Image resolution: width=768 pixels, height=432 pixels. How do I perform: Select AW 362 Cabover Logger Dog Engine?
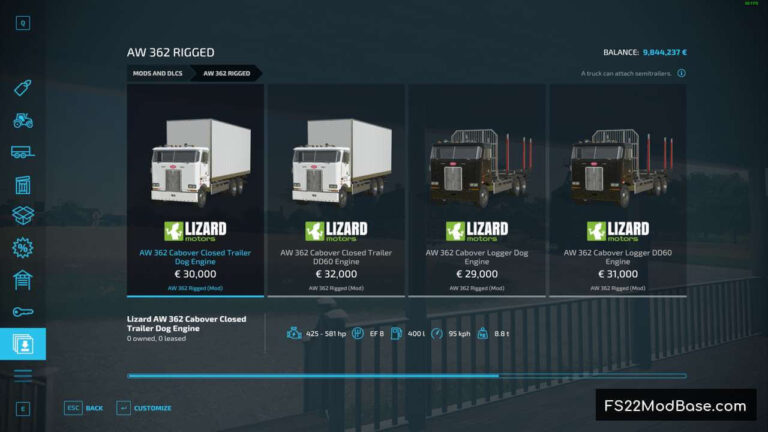(476, 189)
